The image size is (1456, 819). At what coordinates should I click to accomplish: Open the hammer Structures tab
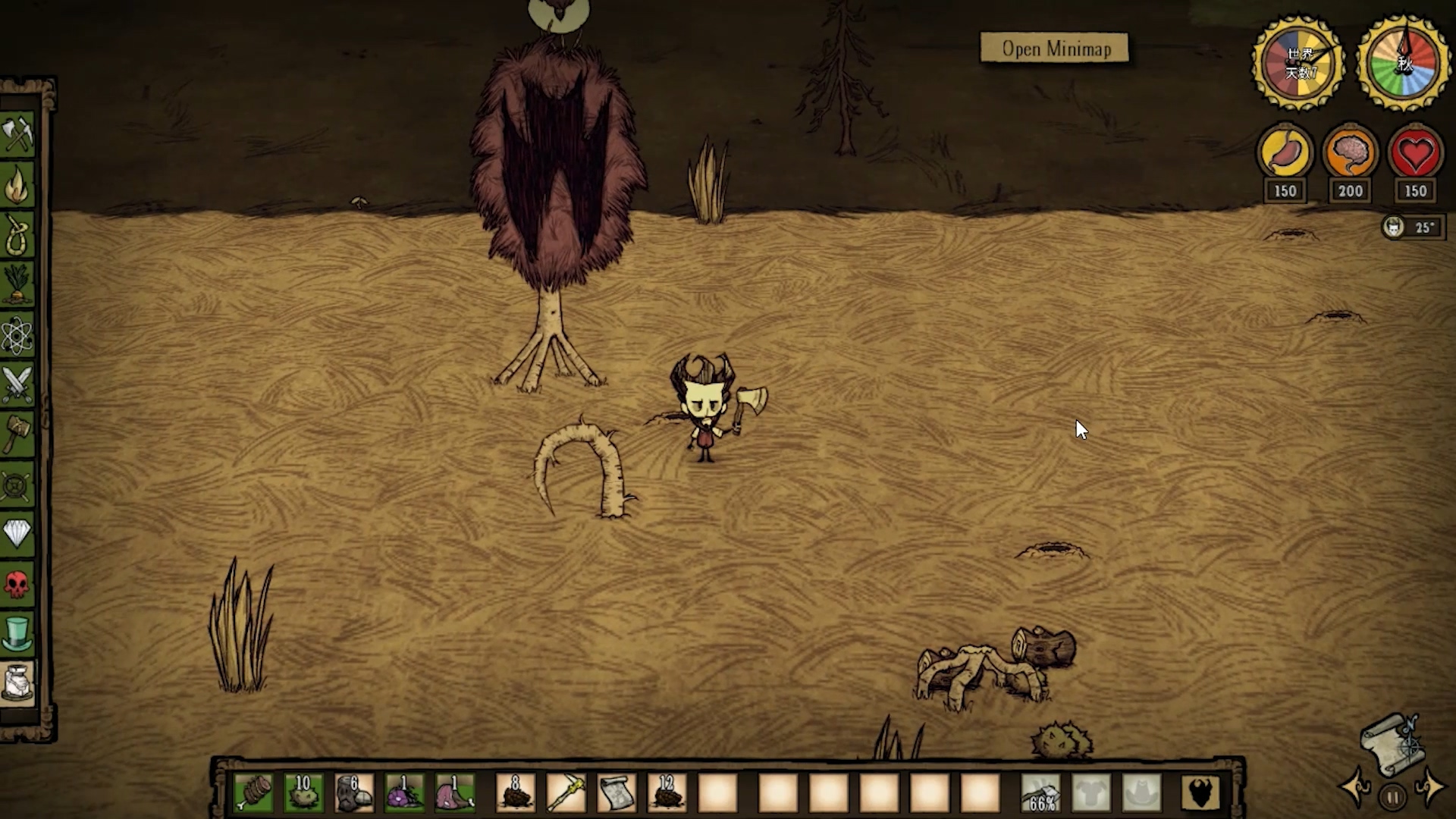point(17,434)
